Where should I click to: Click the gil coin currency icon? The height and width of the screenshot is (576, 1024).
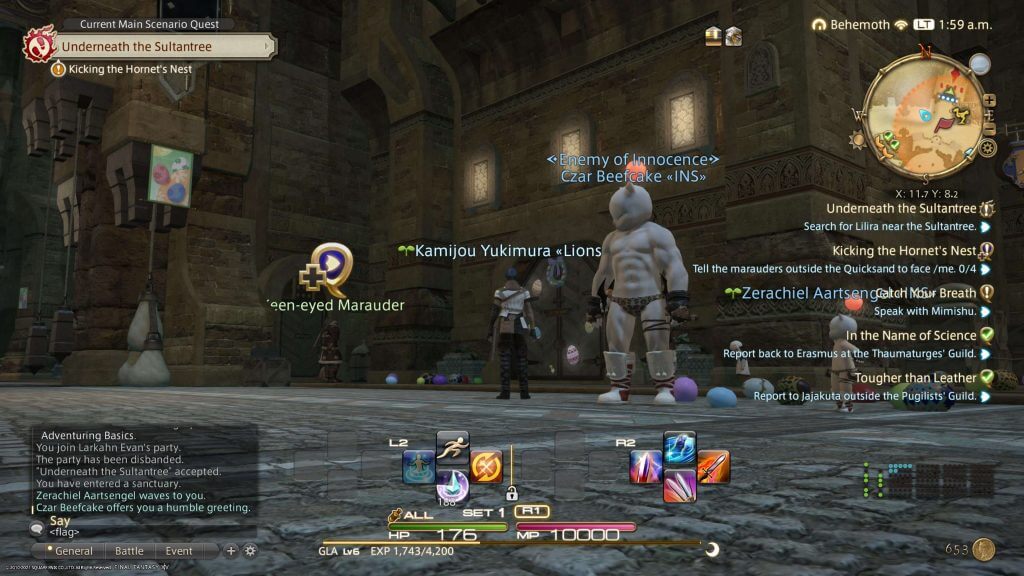(984, 549)
